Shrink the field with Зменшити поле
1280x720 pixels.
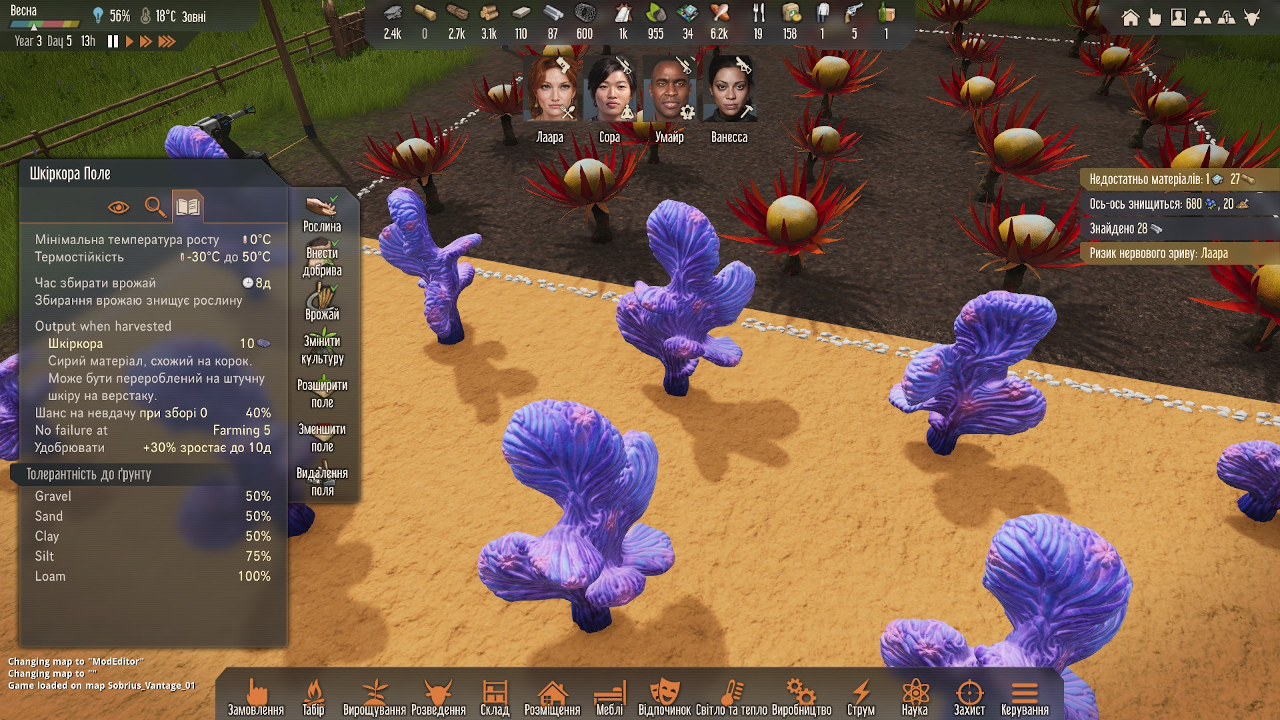point(322,434)
